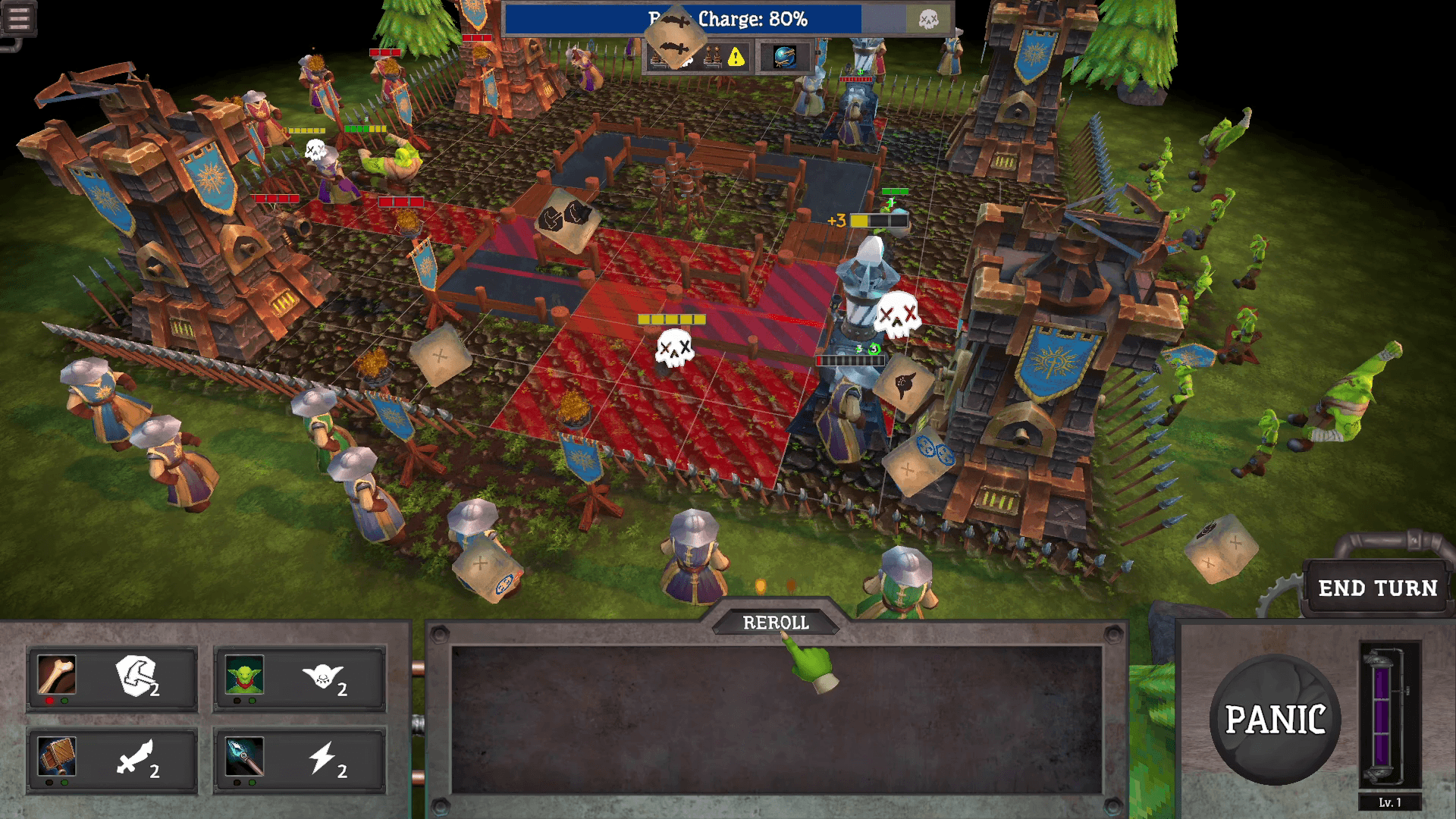Toggle the green indicator light on the goblin card
Screen dimensions: 1456x819
tap(252, 701)
